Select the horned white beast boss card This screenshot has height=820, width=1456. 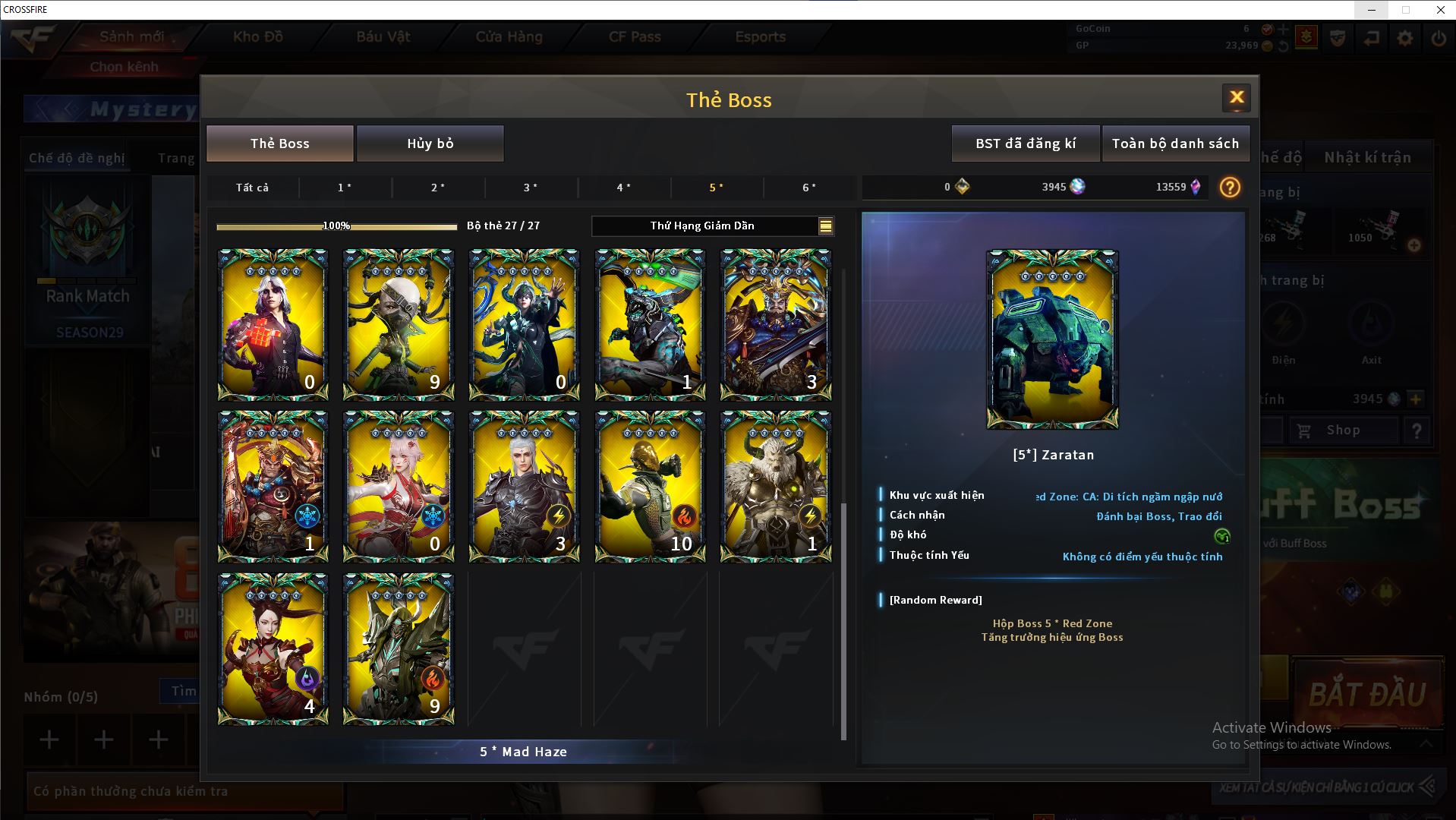tap(775, 487)
